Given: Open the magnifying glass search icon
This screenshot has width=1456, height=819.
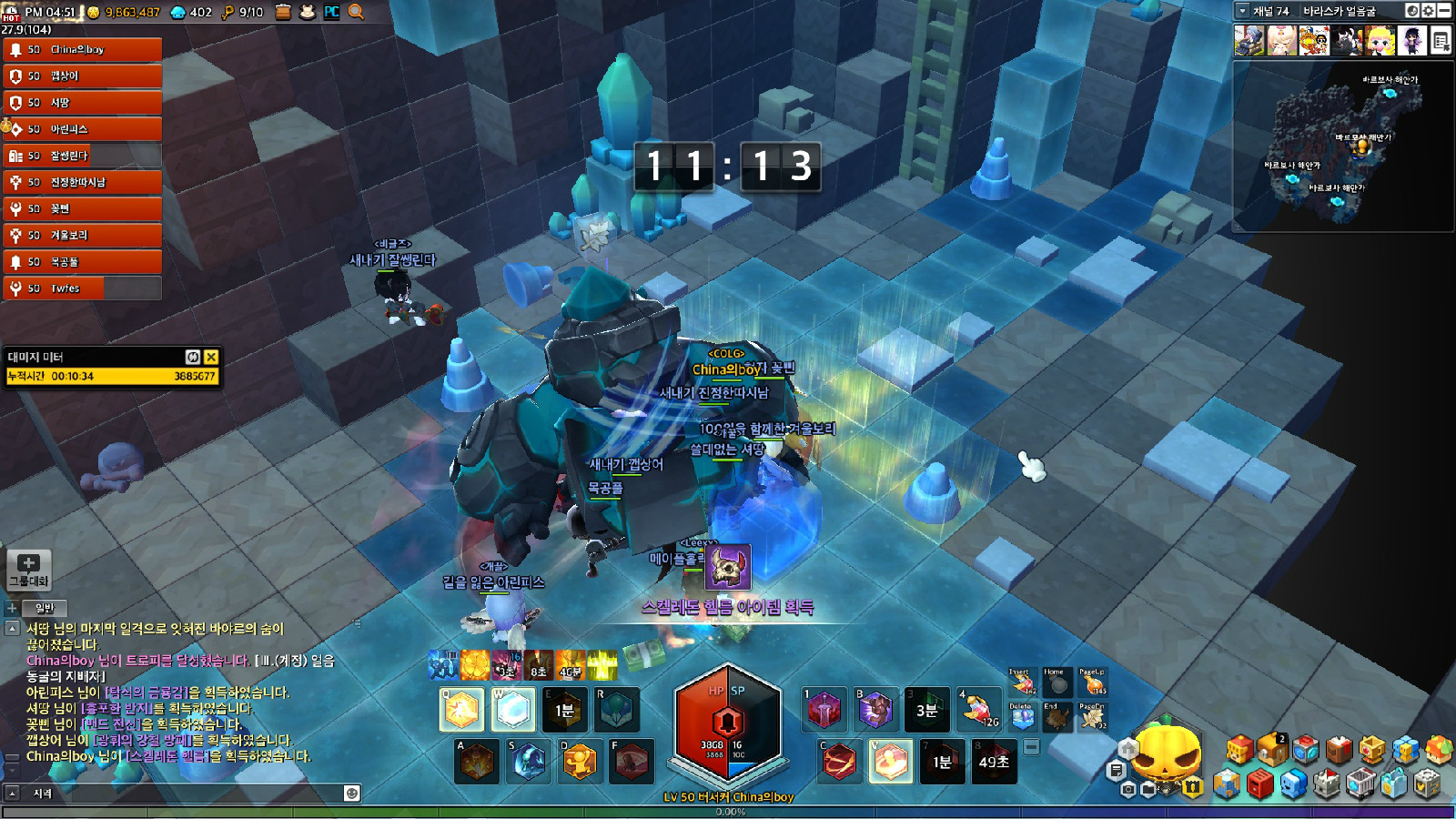Looking at the screenshot, I should click(356, 12).
